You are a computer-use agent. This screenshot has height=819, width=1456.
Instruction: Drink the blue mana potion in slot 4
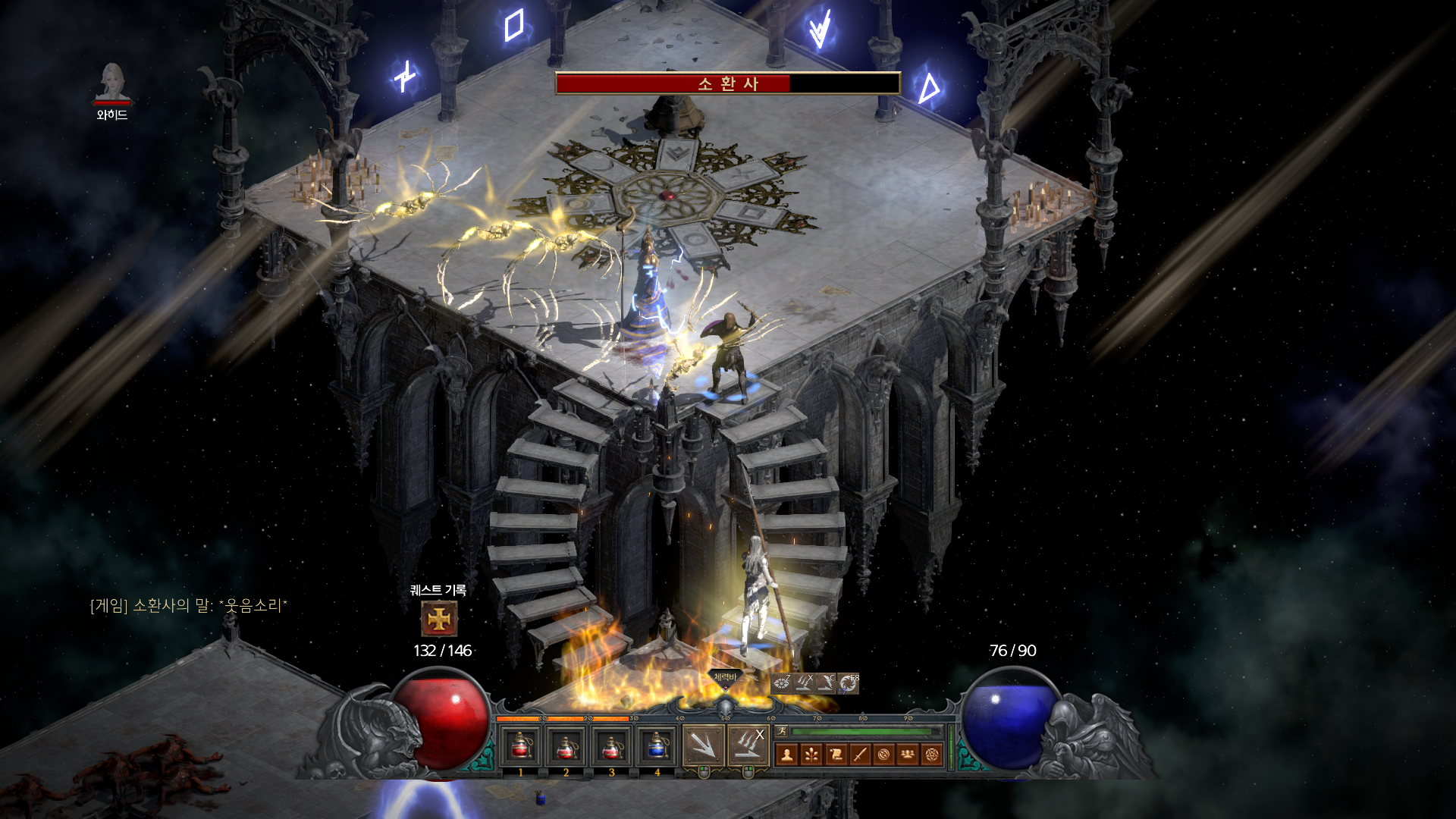[657, 747]
